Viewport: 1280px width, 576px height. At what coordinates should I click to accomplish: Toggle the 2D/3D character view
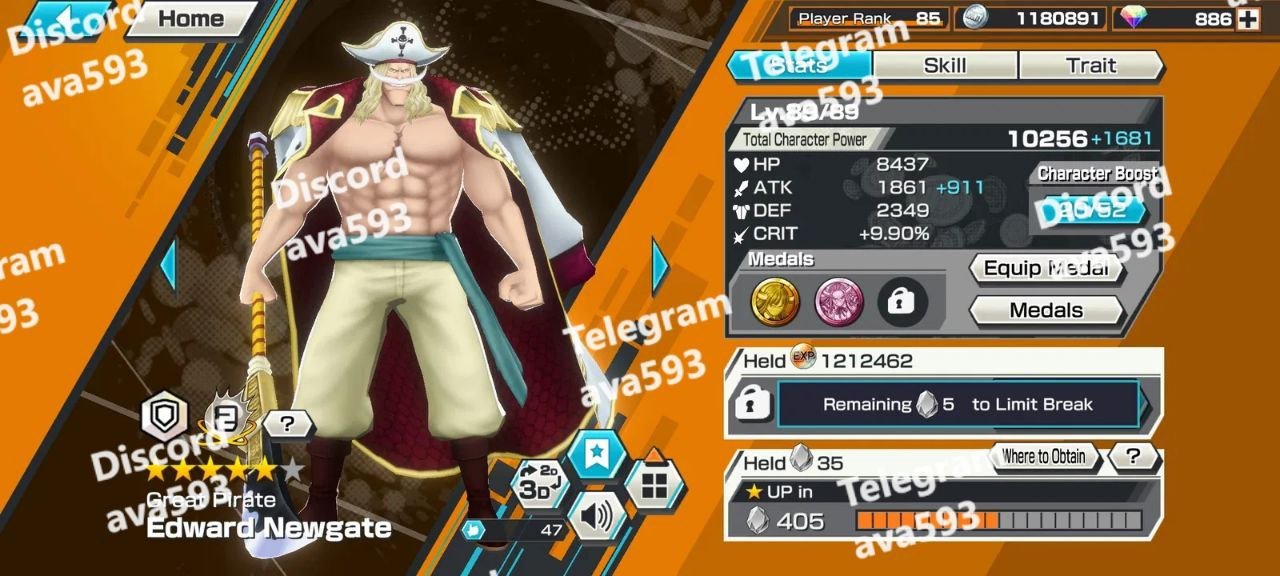[x=539, y=482]
